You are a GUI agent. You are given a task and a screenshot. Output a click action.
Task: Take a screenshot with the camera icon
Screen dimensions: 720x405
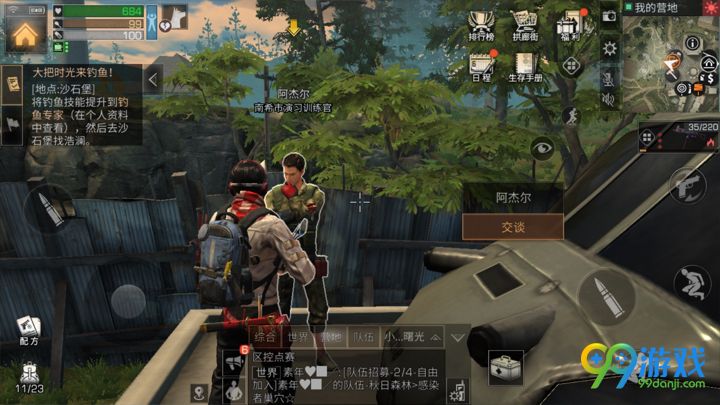pyautogui.click(x=609, y=17)
